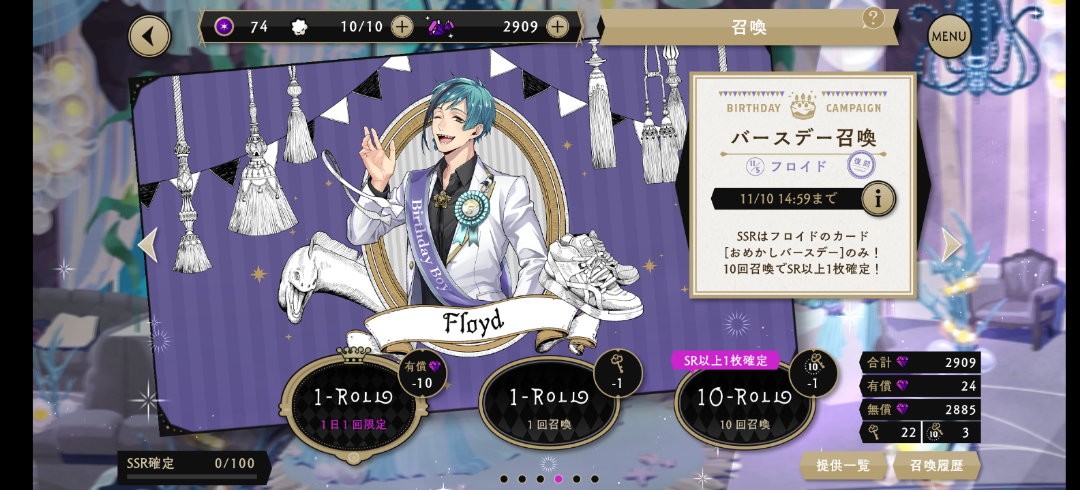Select the 1-Roll labeled 1回召喚
The width and height of the screenshot is (1080, 490).
(x=548, y=404)
